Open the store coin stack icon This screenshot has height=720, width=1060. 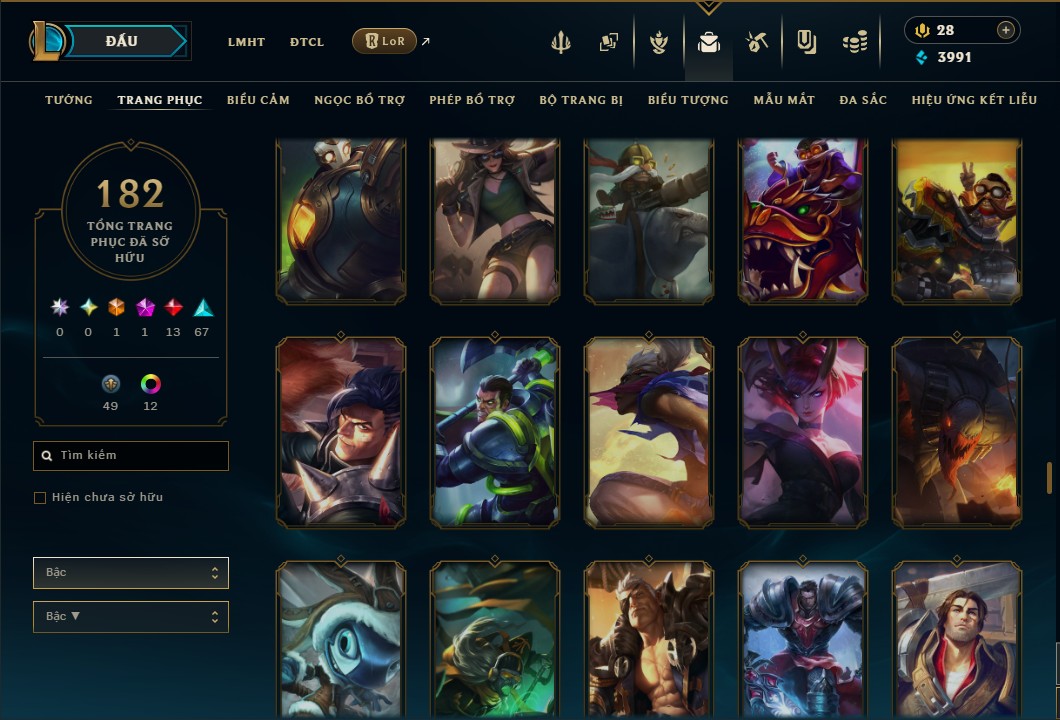point(854,42)
